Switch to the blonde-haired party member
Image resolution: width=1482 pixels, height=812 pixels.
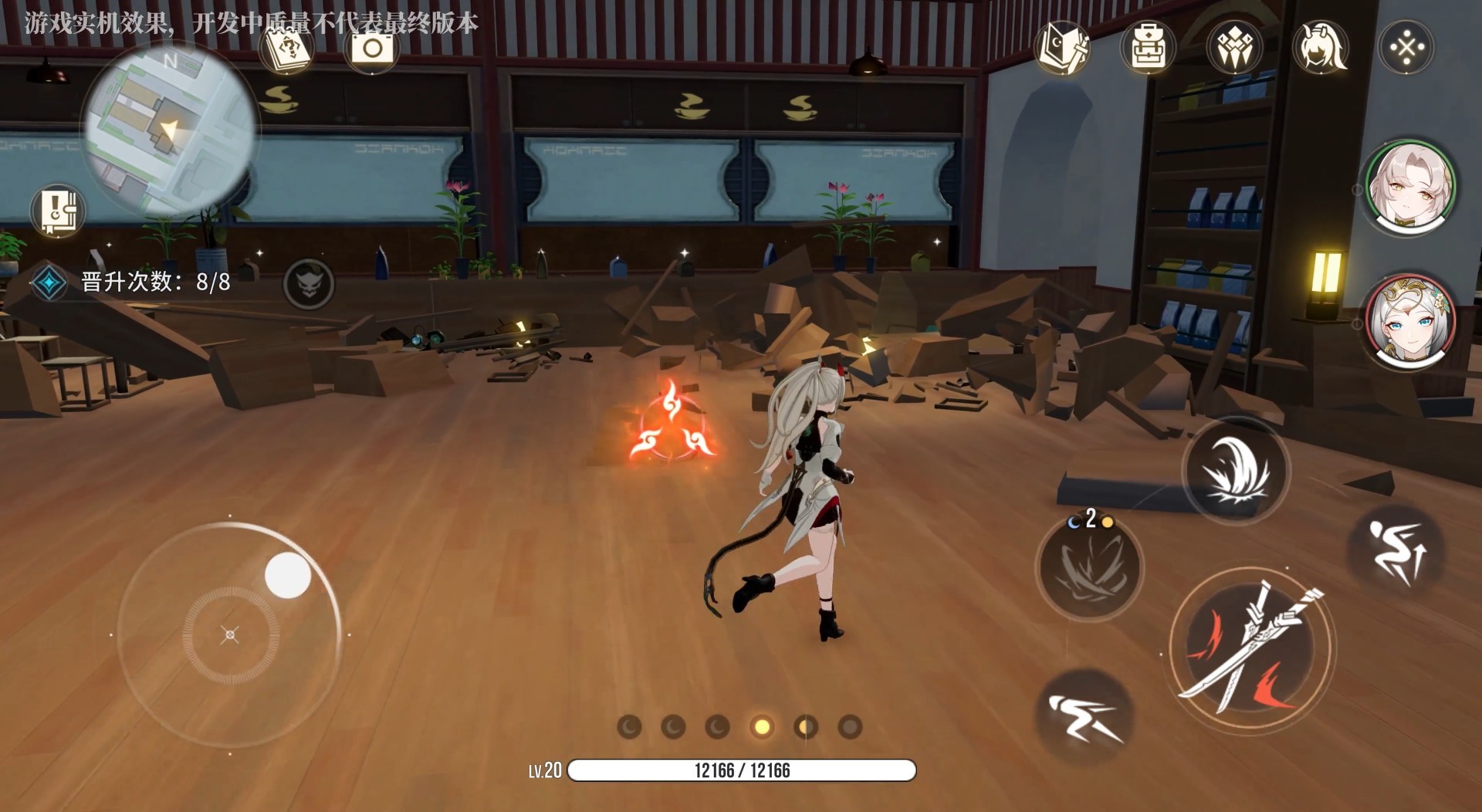point(1410,188)
